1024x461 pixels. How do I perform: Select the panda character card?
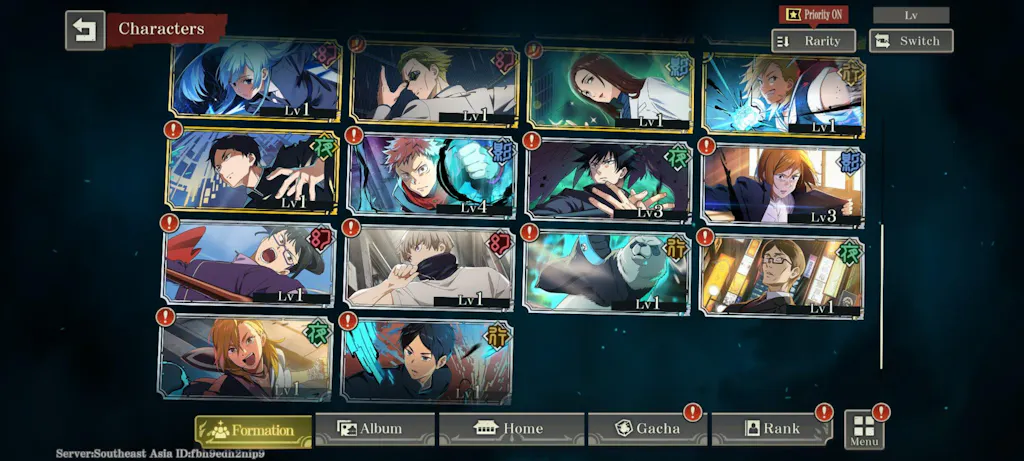[x=607, y=270]
